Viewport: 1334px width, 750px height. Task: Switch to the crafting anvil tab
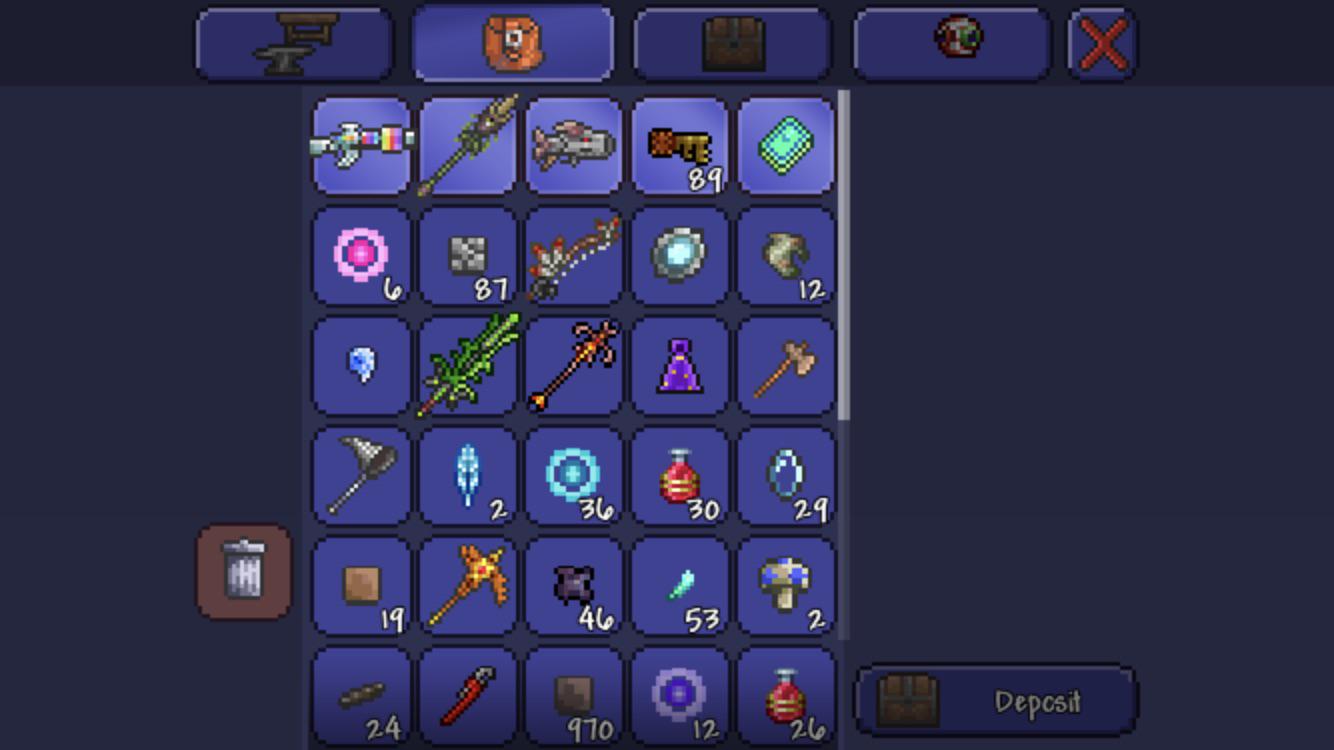[293, 42]
